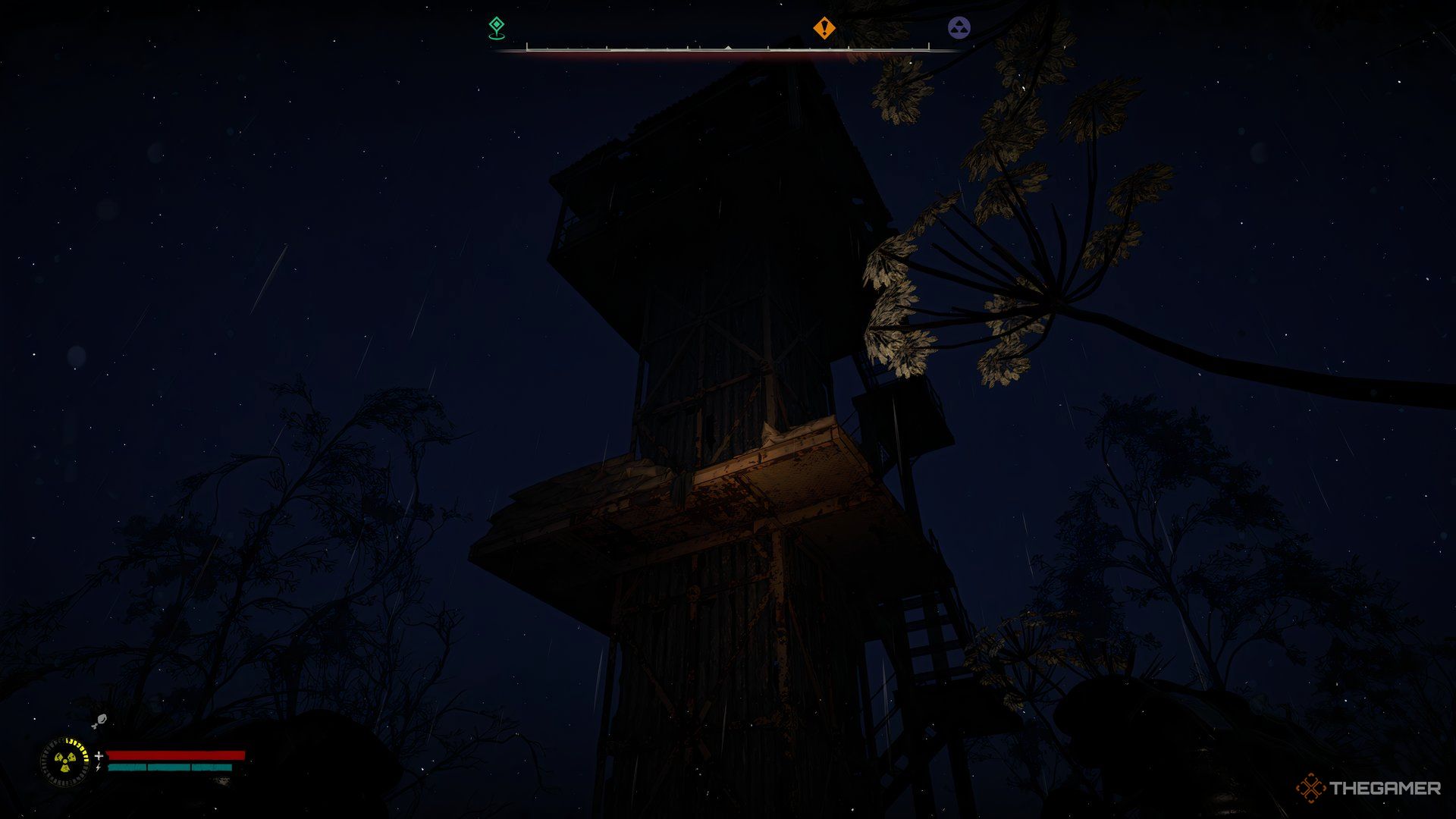Click the white health cross icon
Screen dimensions: 1456x819
tap(99, 755)
